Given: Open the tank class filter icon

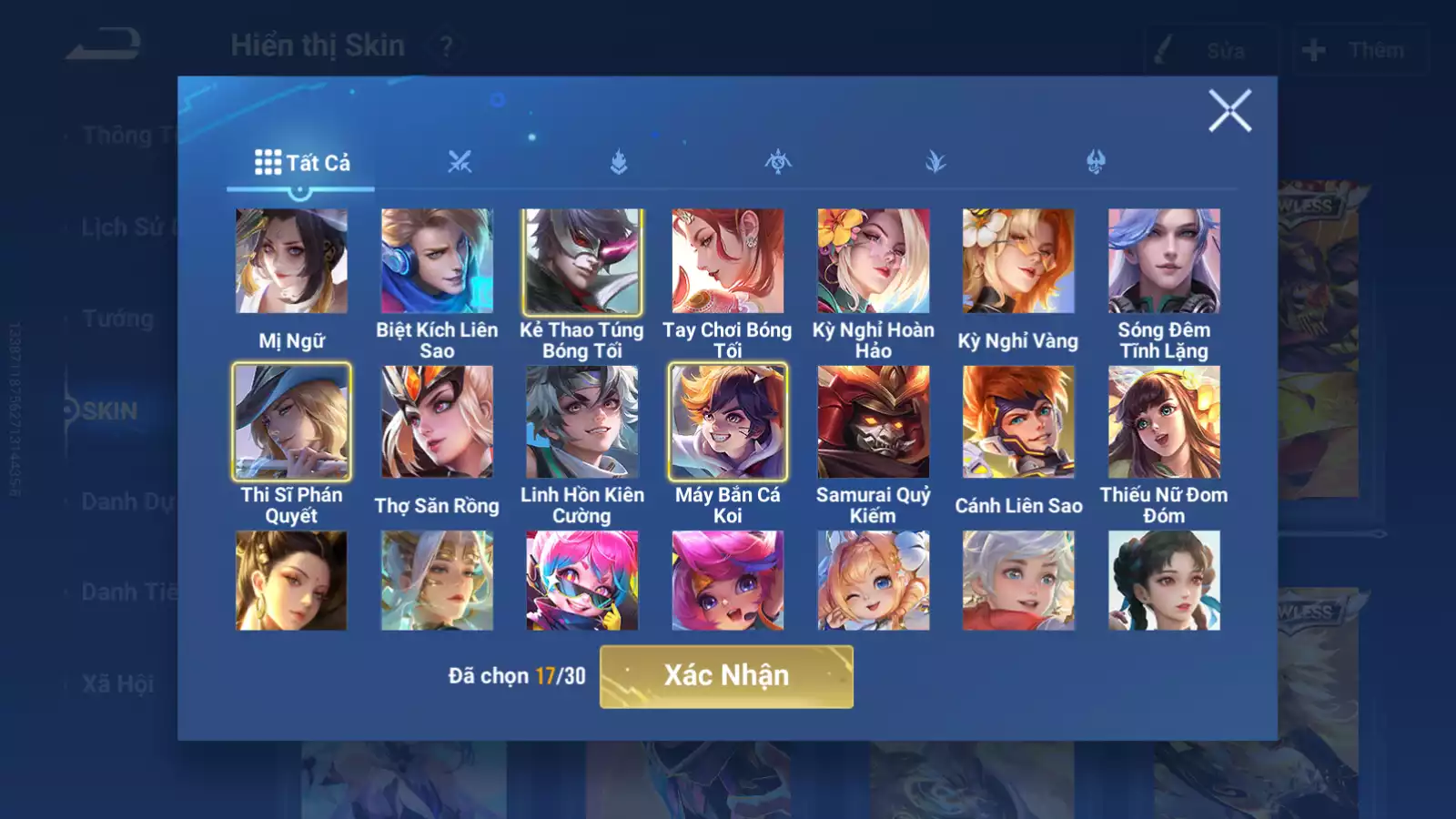Looking at the screenshot, I should (x=619, y=162).
